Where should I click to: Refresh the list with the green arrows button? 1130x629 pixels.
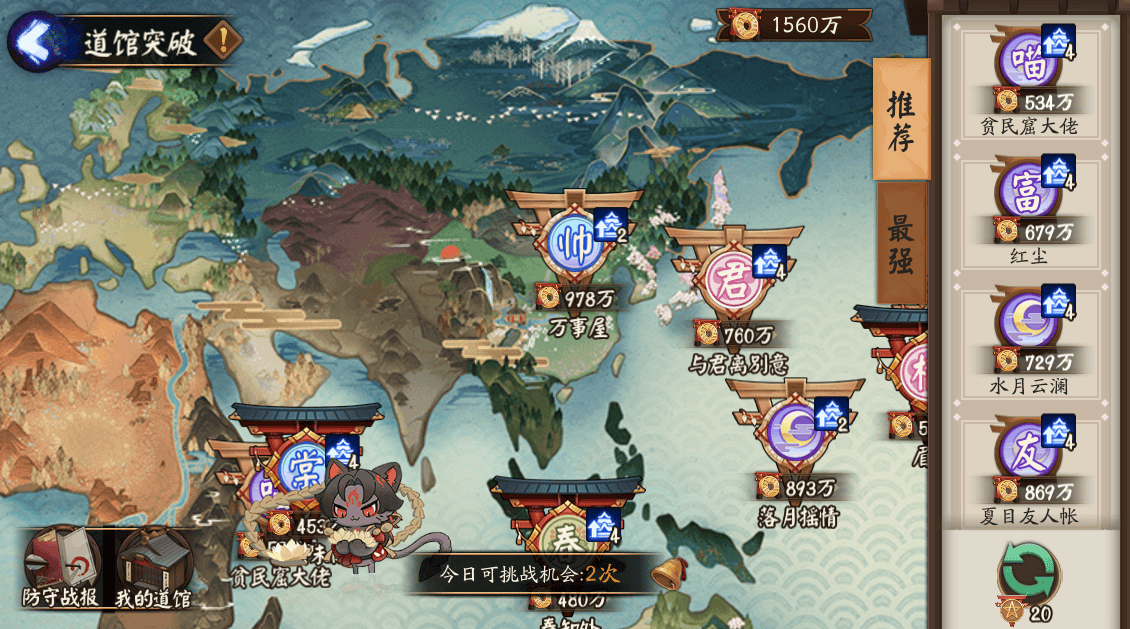pos(1029,571)
